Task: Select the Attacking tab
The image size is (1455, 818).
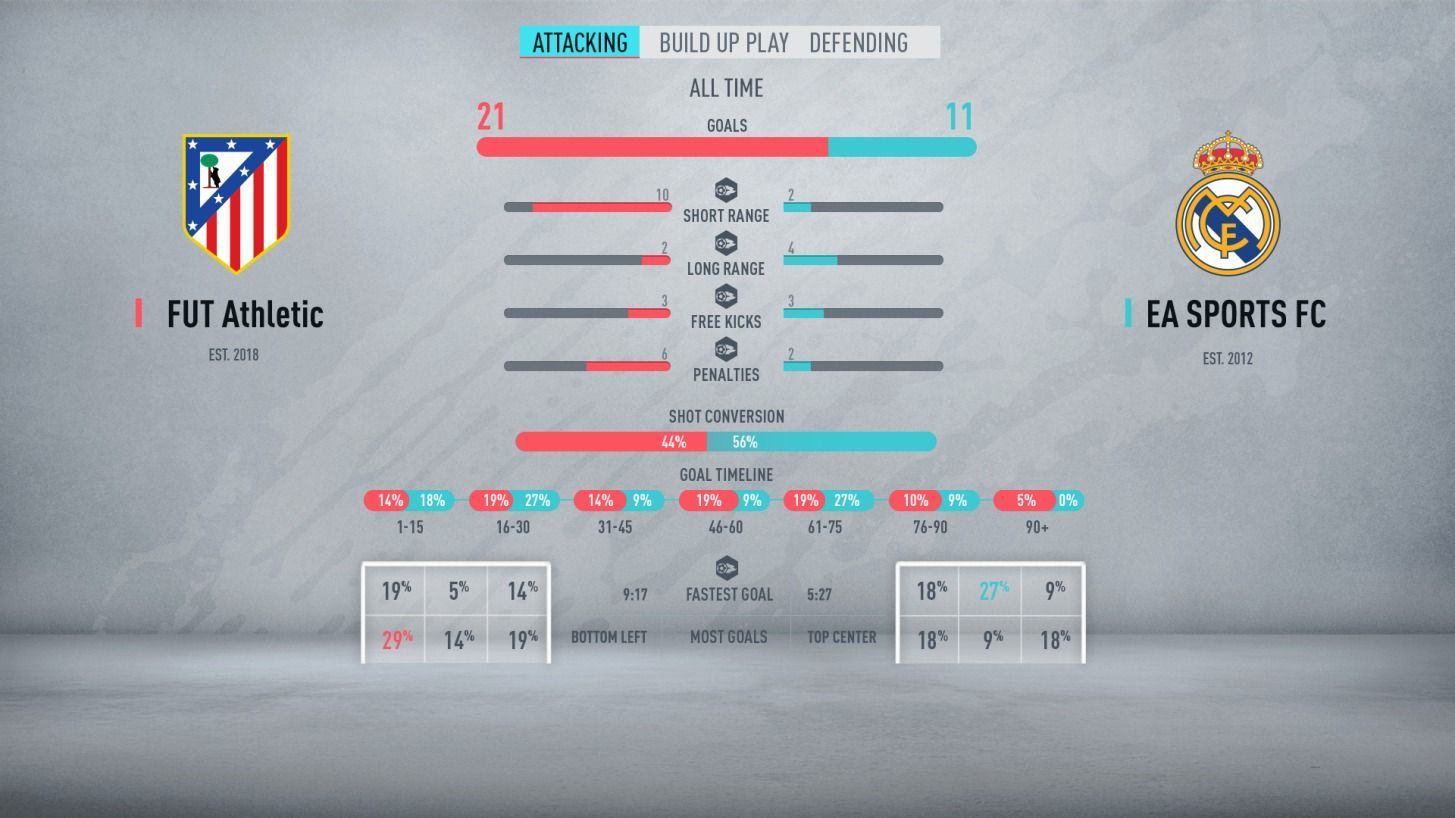Action: (x=580, y=42)
